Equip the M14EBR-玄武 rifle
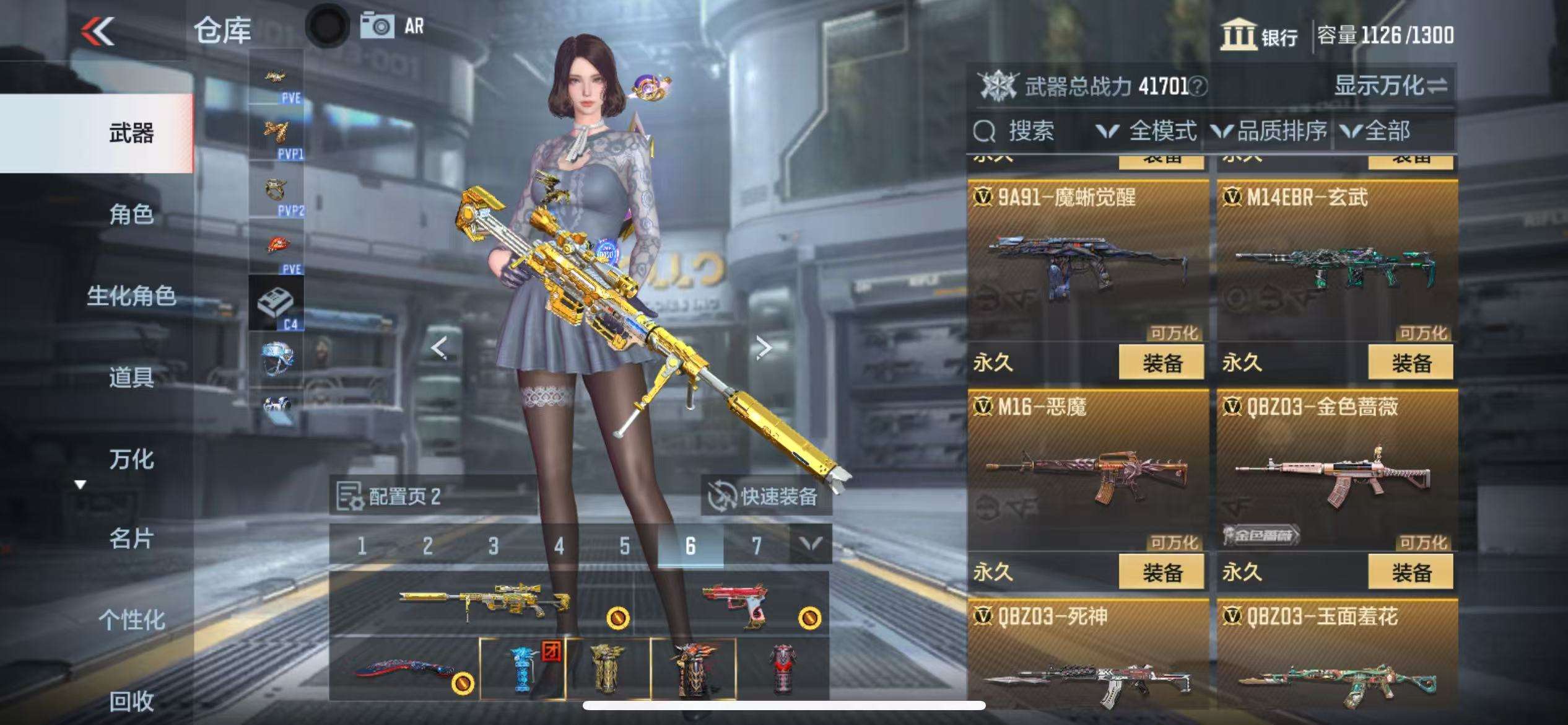 point(1411,362)
